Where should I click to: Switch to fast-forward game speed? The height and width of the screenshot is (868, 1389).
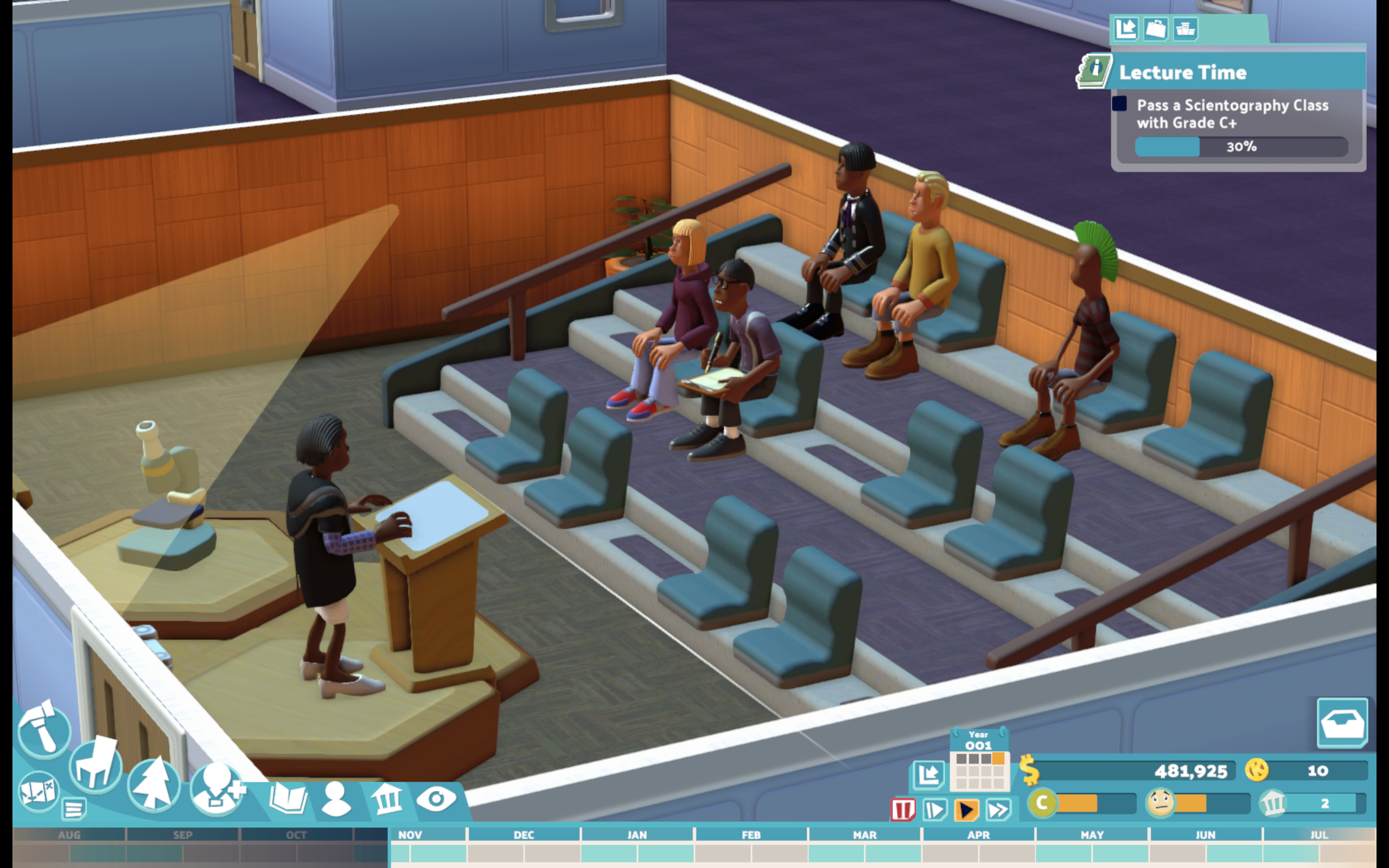998,810
